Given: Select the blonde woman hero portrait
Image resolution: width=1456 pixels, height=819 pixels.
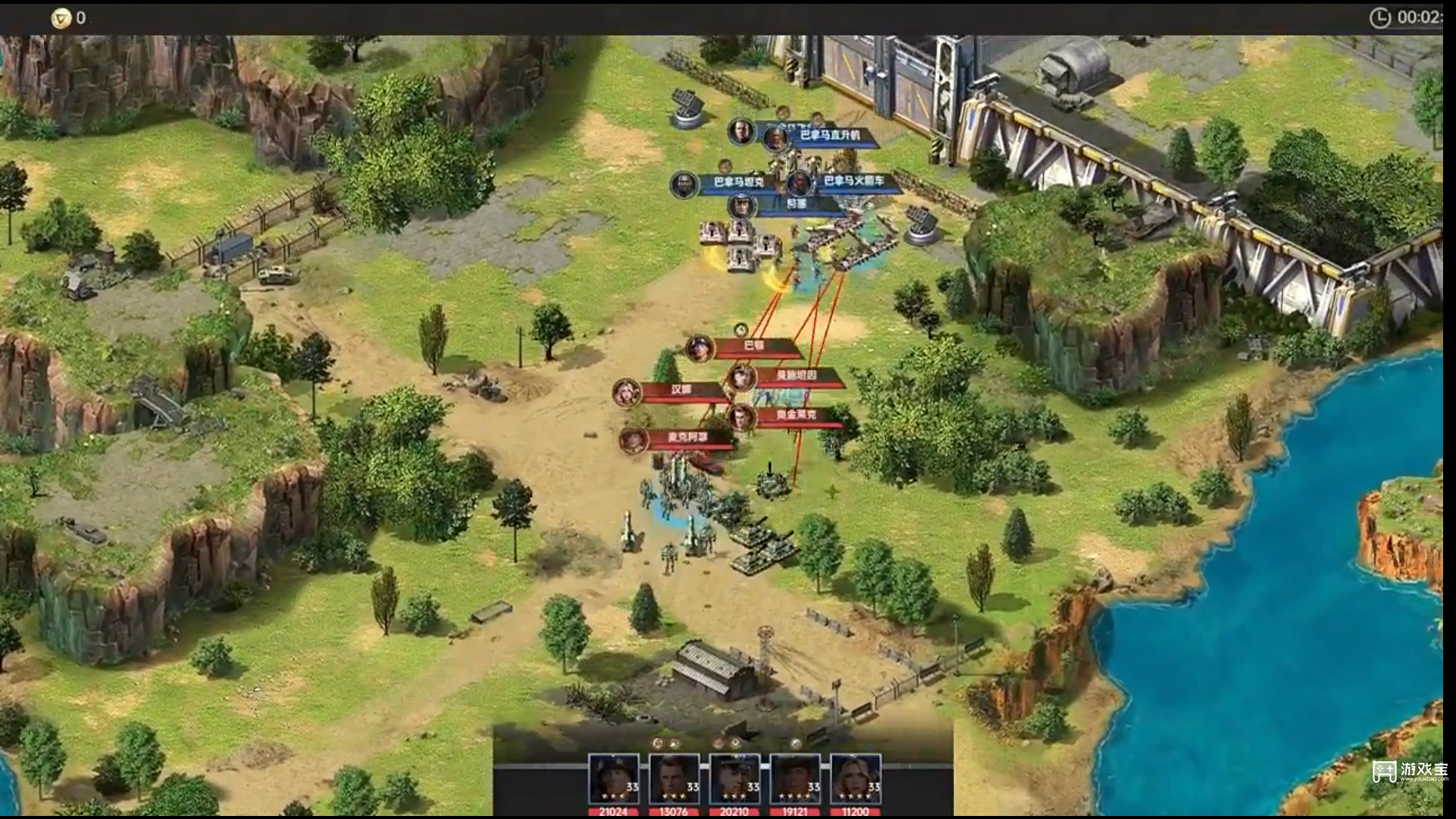Looking at the screenshot, I should [x=855, y=779].
